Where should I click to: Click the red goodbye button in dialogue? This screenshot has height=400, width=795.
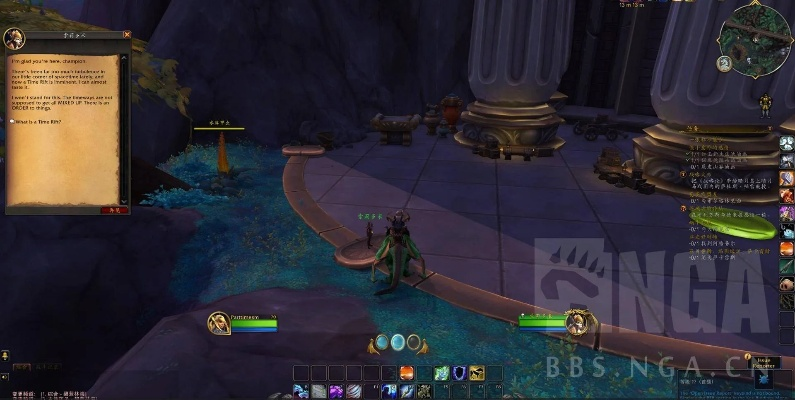[x=114, y=210]
